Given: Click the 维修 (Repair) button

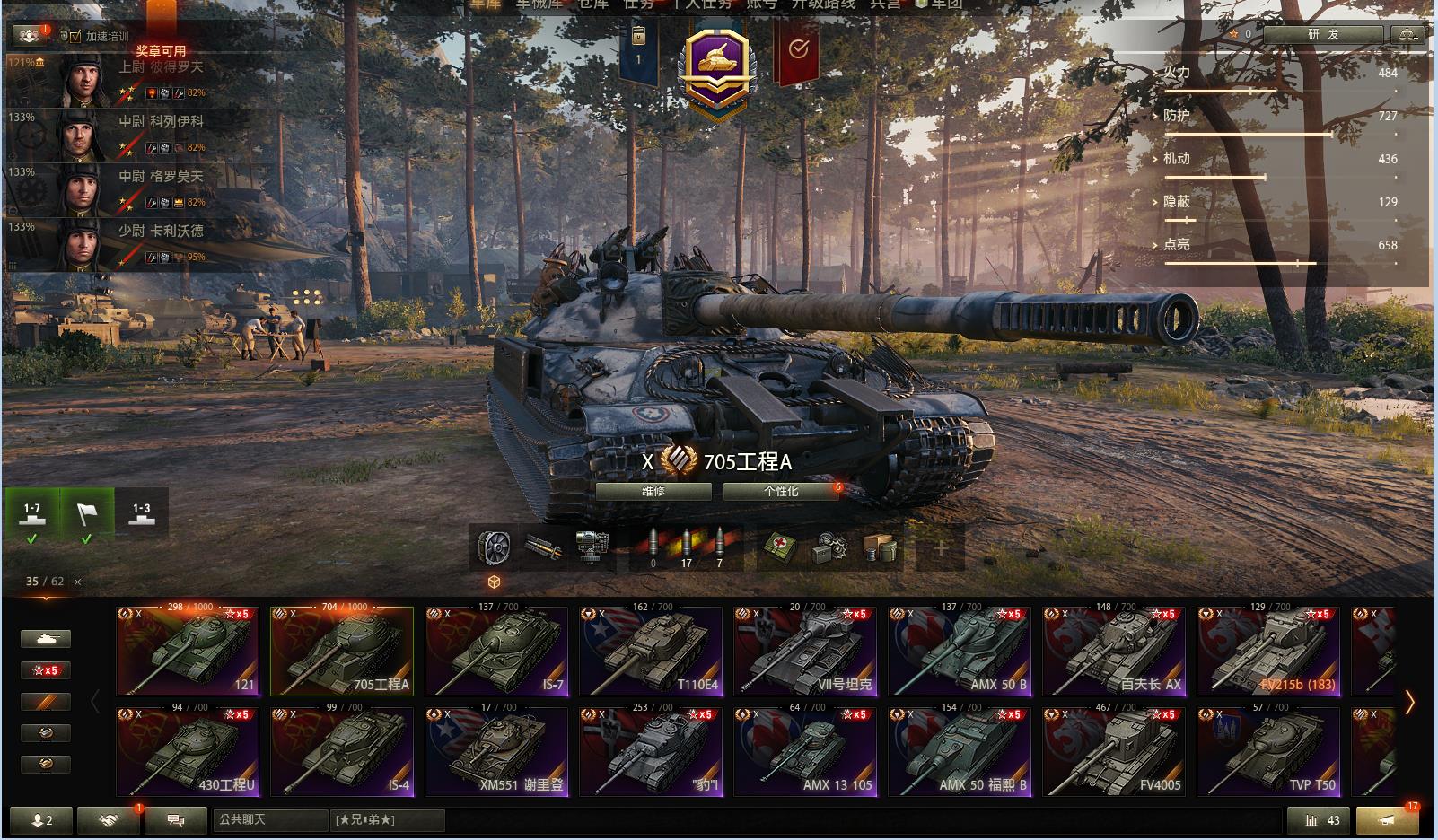Looking at the screenshot, I should (653, 492).
